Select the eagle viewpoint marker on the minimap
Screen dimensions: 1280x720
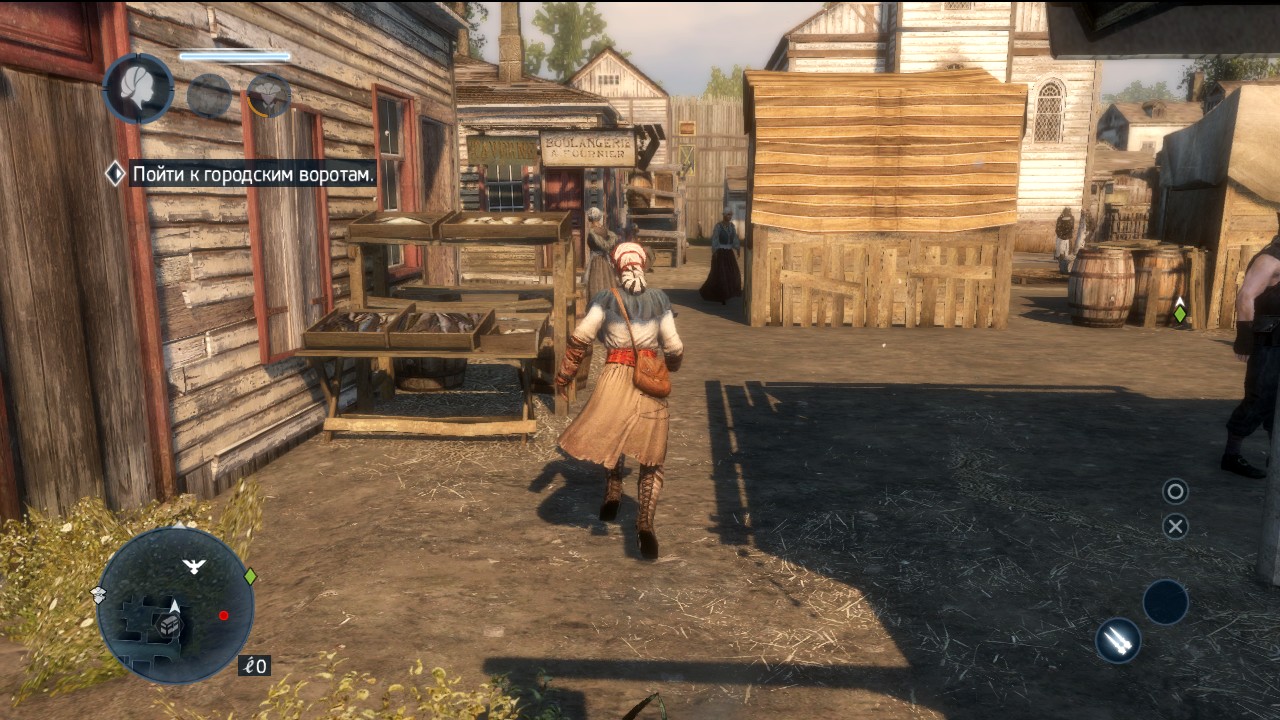coord(194,567)
